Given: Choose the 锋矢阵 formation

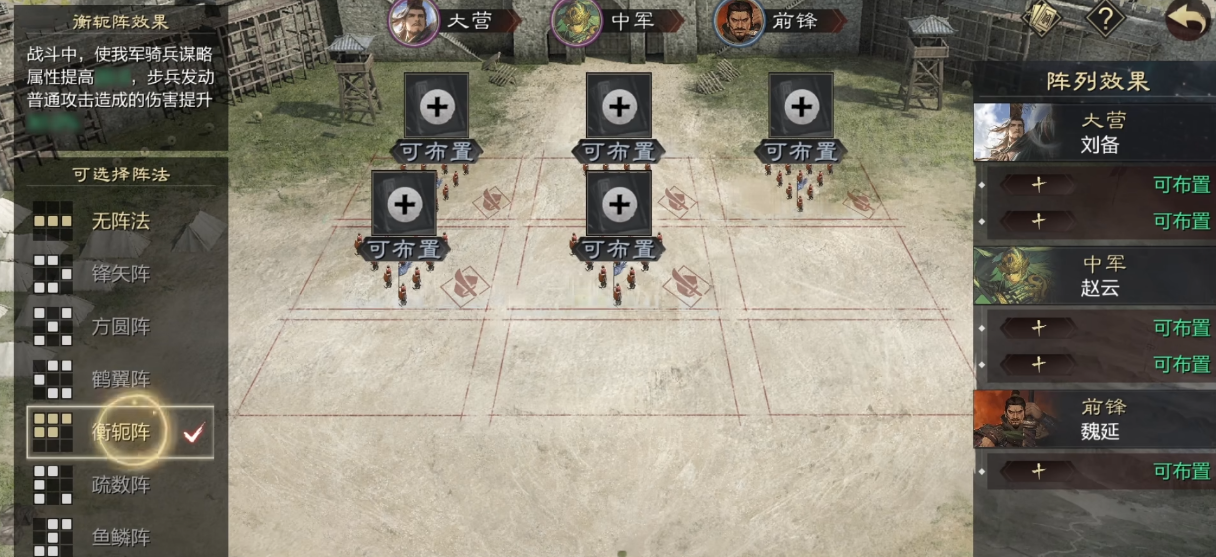Looking at the screenshot, I should tap(119, 274).
